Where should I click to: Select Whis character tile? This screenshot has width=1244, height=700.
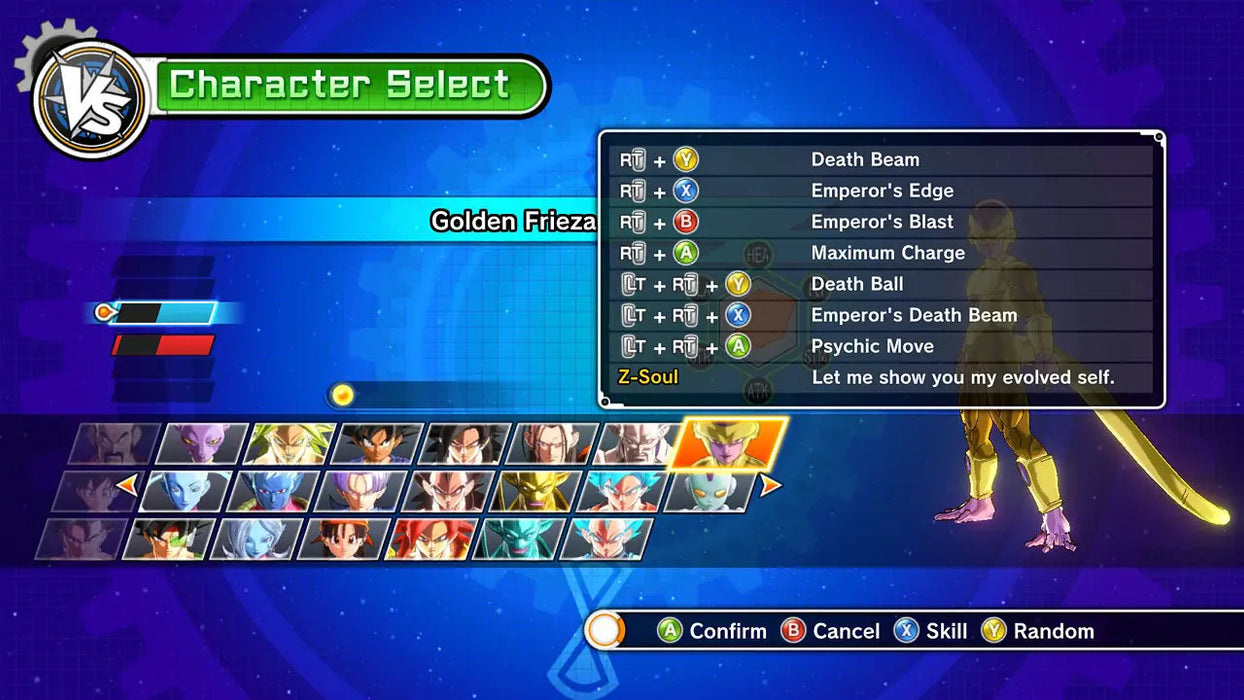(186, 491)
